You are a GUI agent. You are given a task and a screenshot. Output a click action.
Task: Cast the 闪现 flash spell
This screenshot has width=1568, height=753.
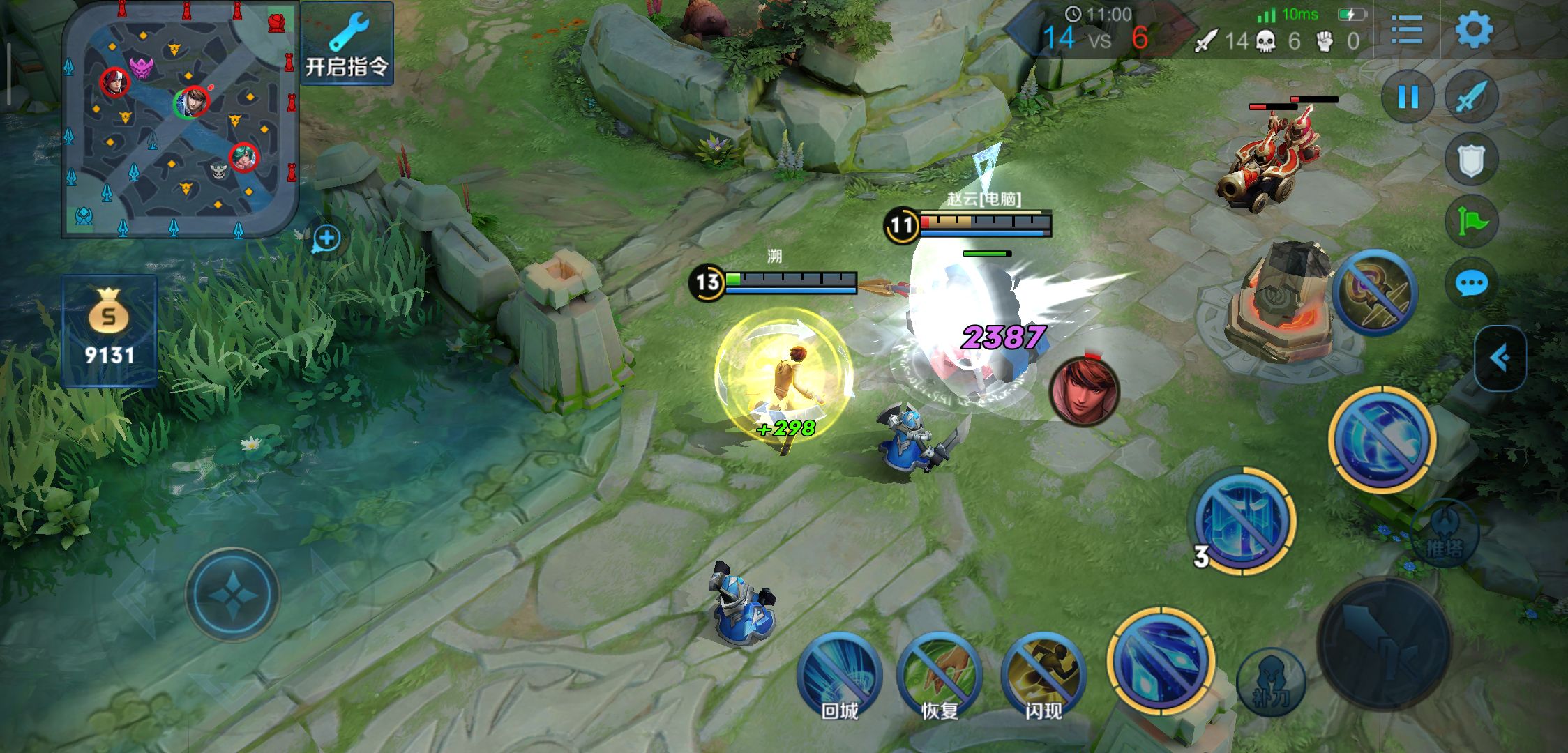[x=1043, y=674]
